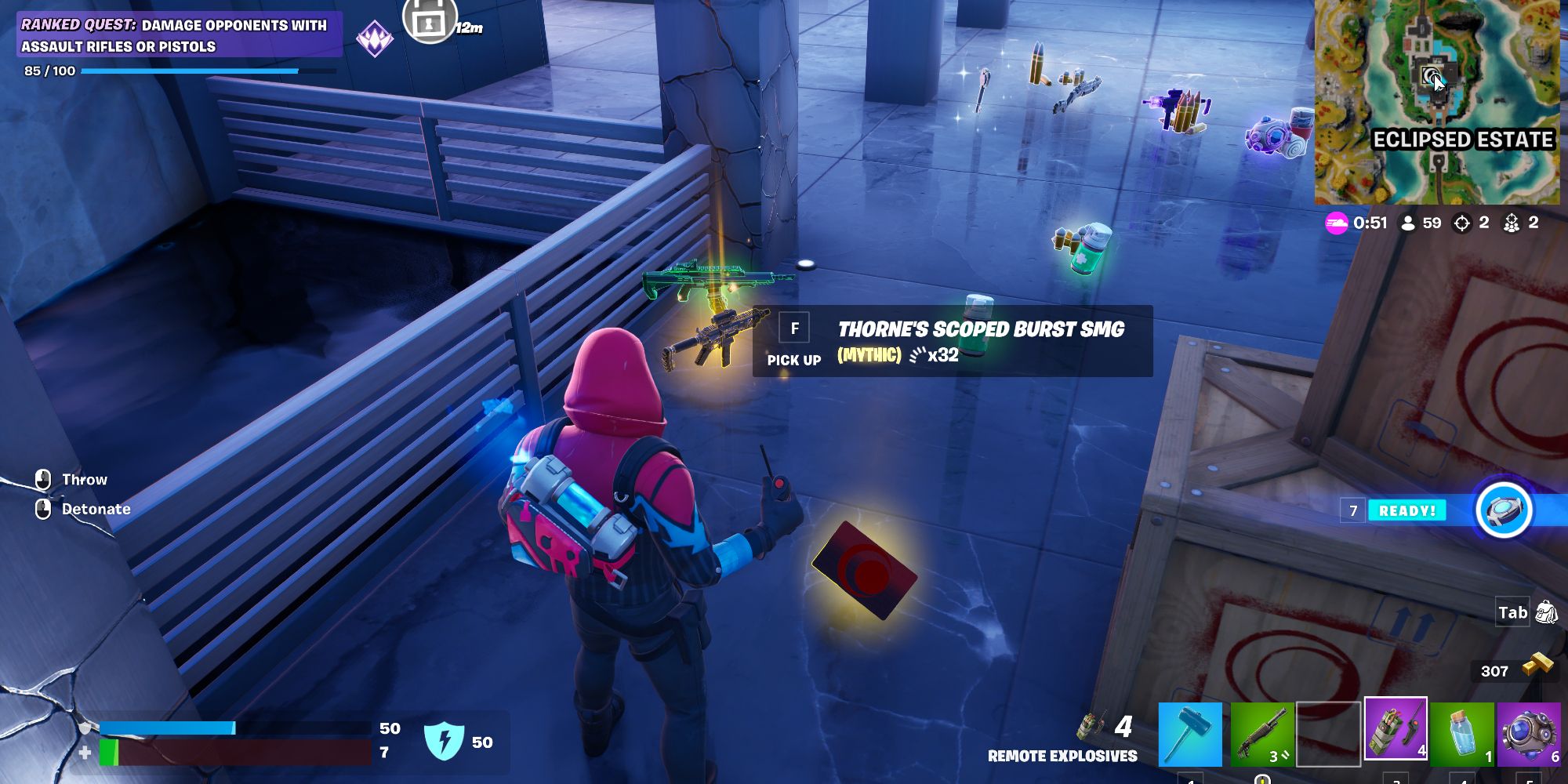Click the Throw mouse-button prompt
The height and width of the screenshot is (784, 1568).
(42, 479)
